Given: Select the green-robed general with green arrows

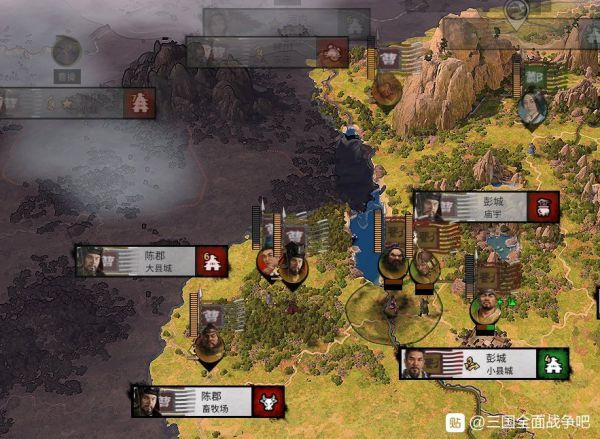Looking at the screenshot, I should (x=487, y=307).
